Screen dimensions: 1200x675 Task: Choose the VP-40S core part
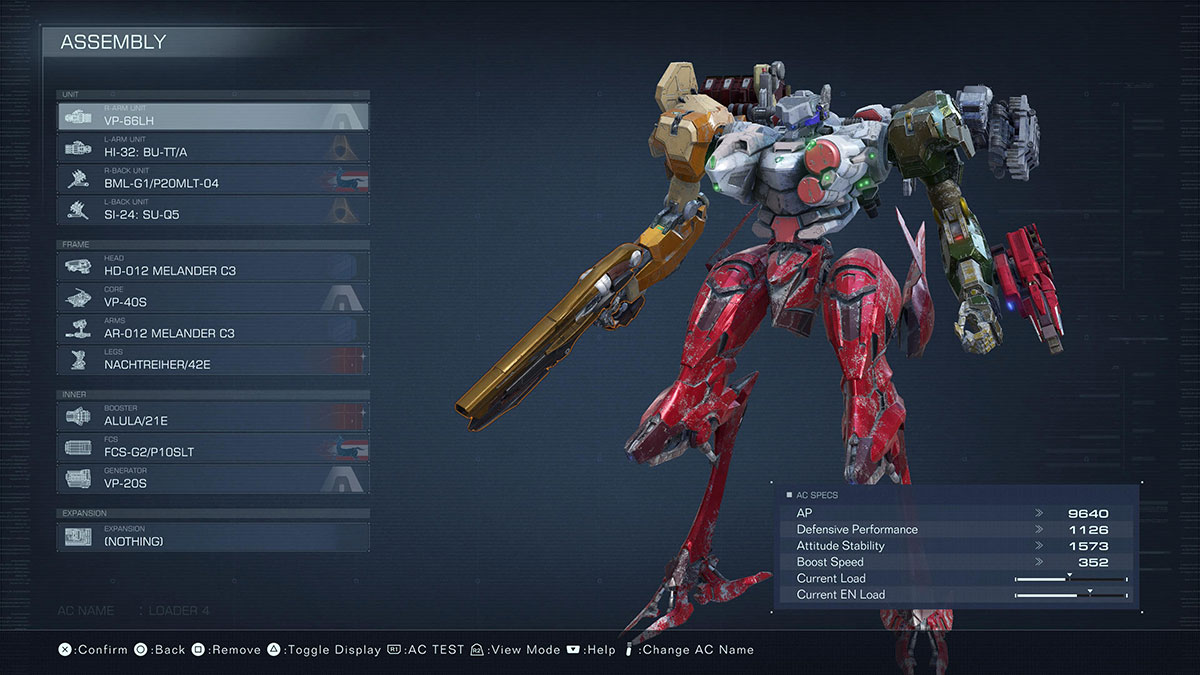213,297
